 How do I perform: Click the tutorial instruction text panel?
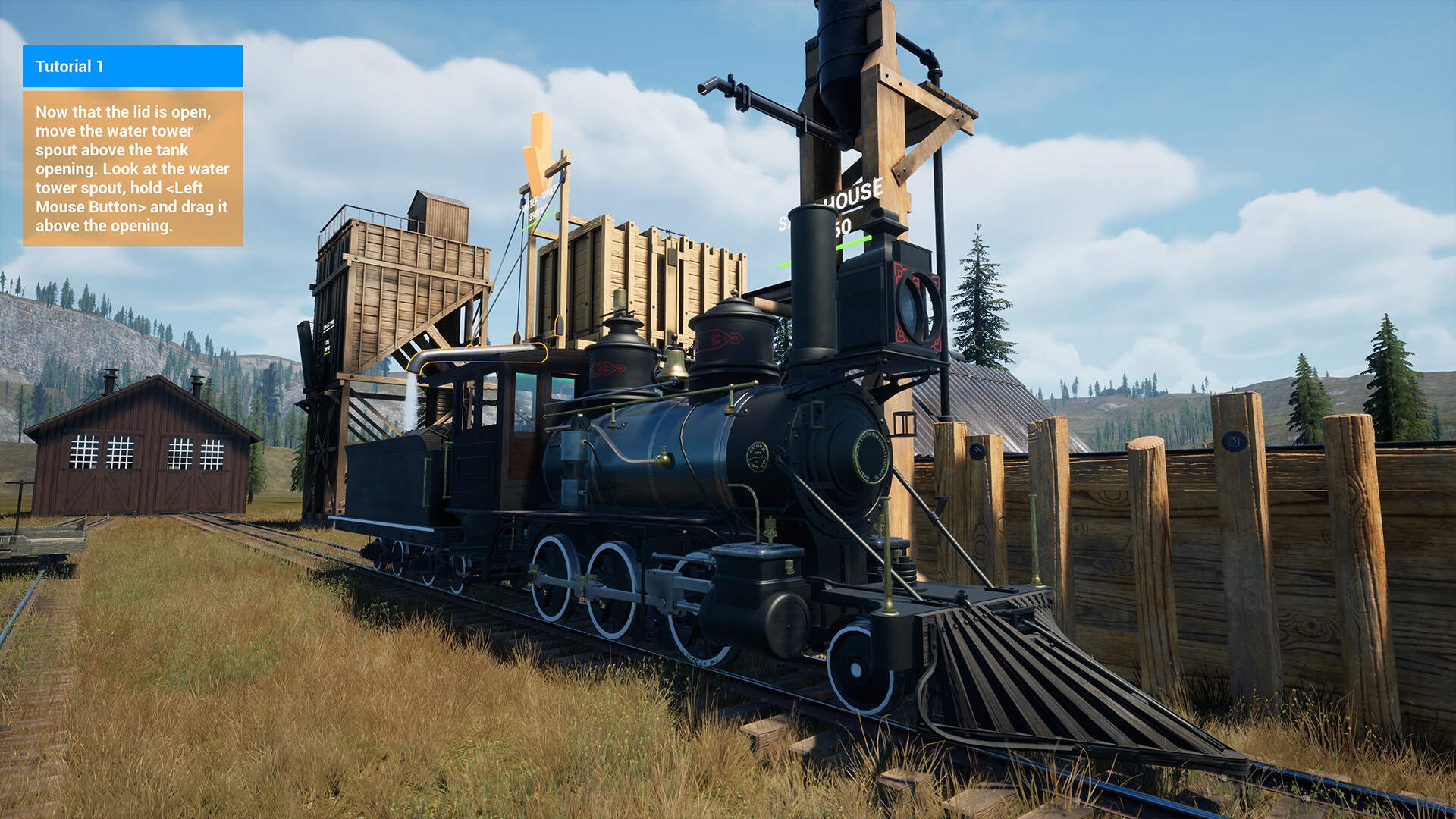tap(133, 167)
